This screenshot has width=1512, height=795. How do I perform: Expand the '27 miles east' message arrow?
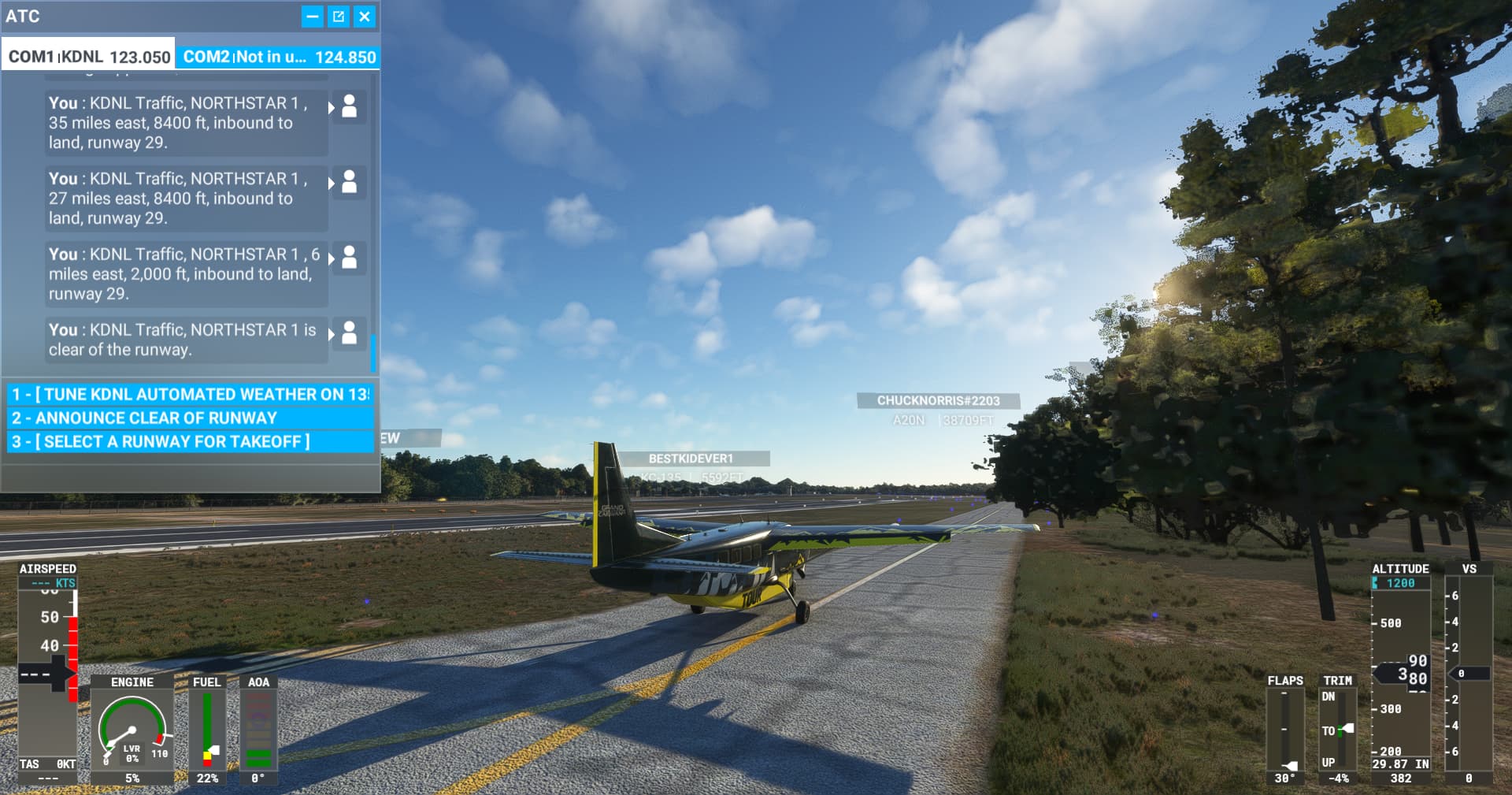click(332, 184)
